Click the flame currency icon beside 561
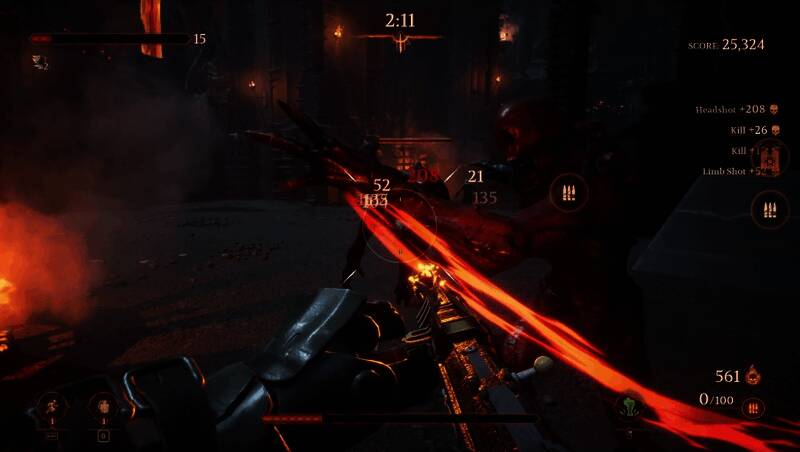 pyautogui.click(x=756, y=376)
